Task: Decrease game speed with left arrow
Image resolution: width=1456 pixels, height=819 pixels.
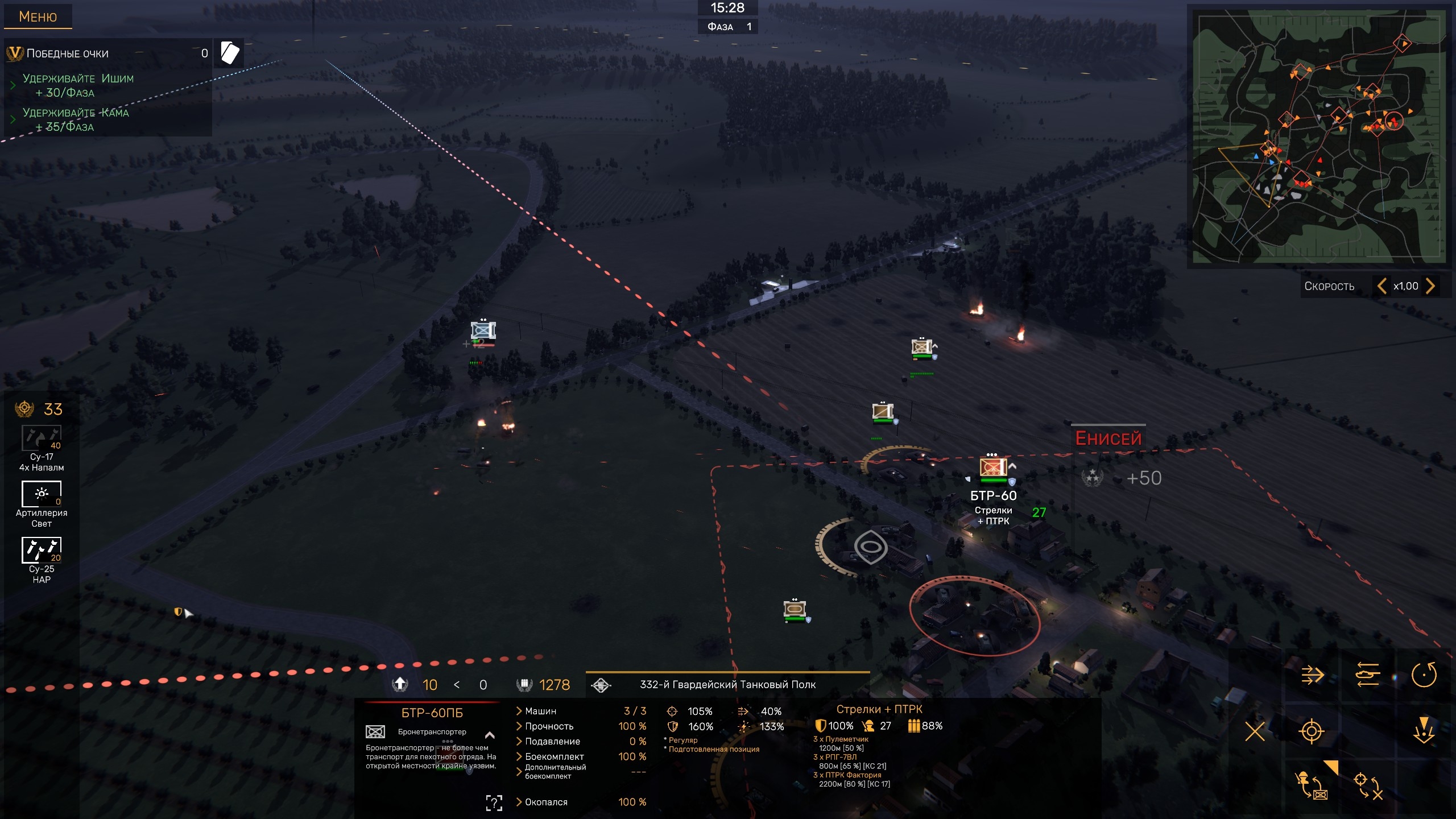Action: coord(1381,286)
